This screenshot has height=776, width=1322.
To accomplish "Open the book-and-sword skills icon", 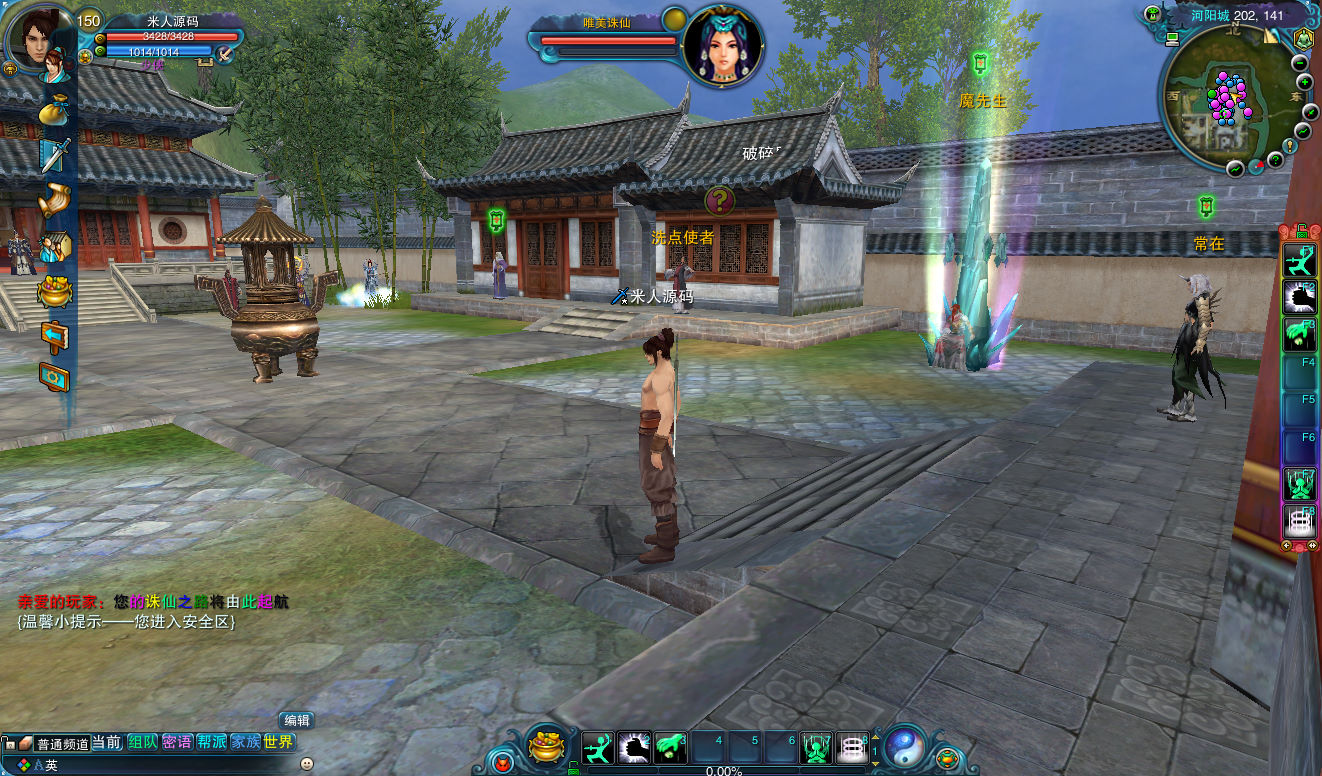I will (x=54, y=154).
